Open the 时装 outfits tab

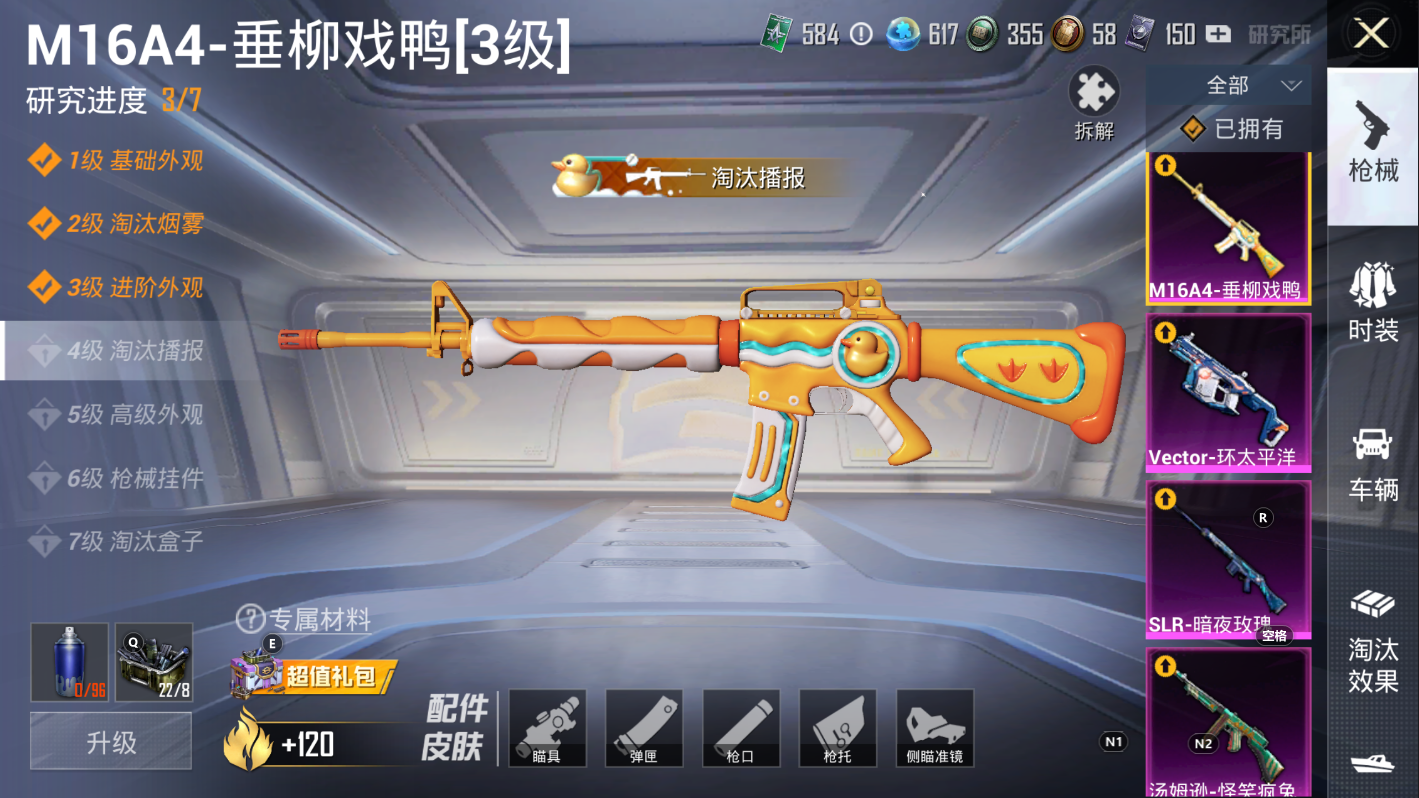(1373, 301)
